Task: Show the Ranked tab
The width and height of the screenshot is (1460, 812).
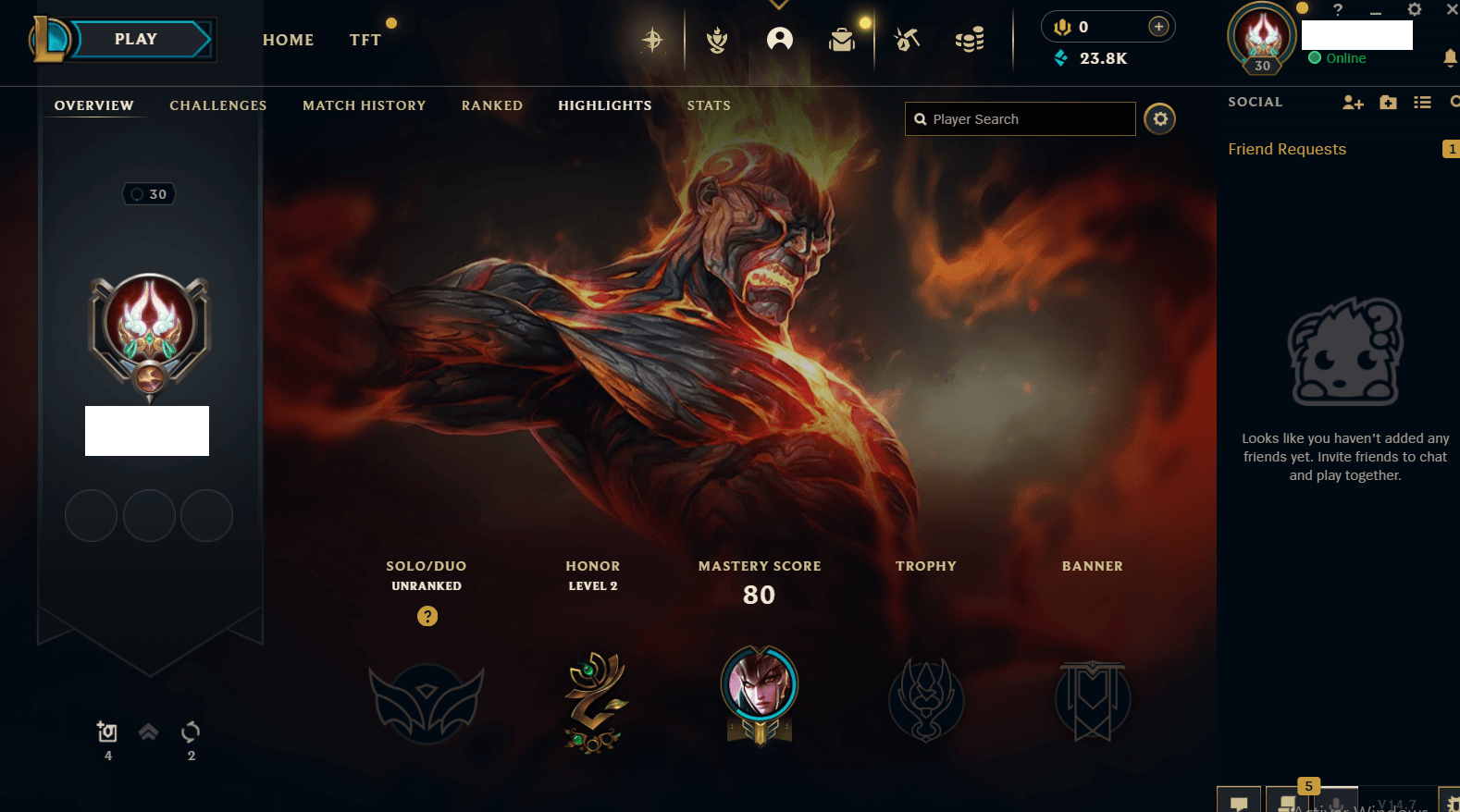Action: pyautogui.click(x=491, y=105)
